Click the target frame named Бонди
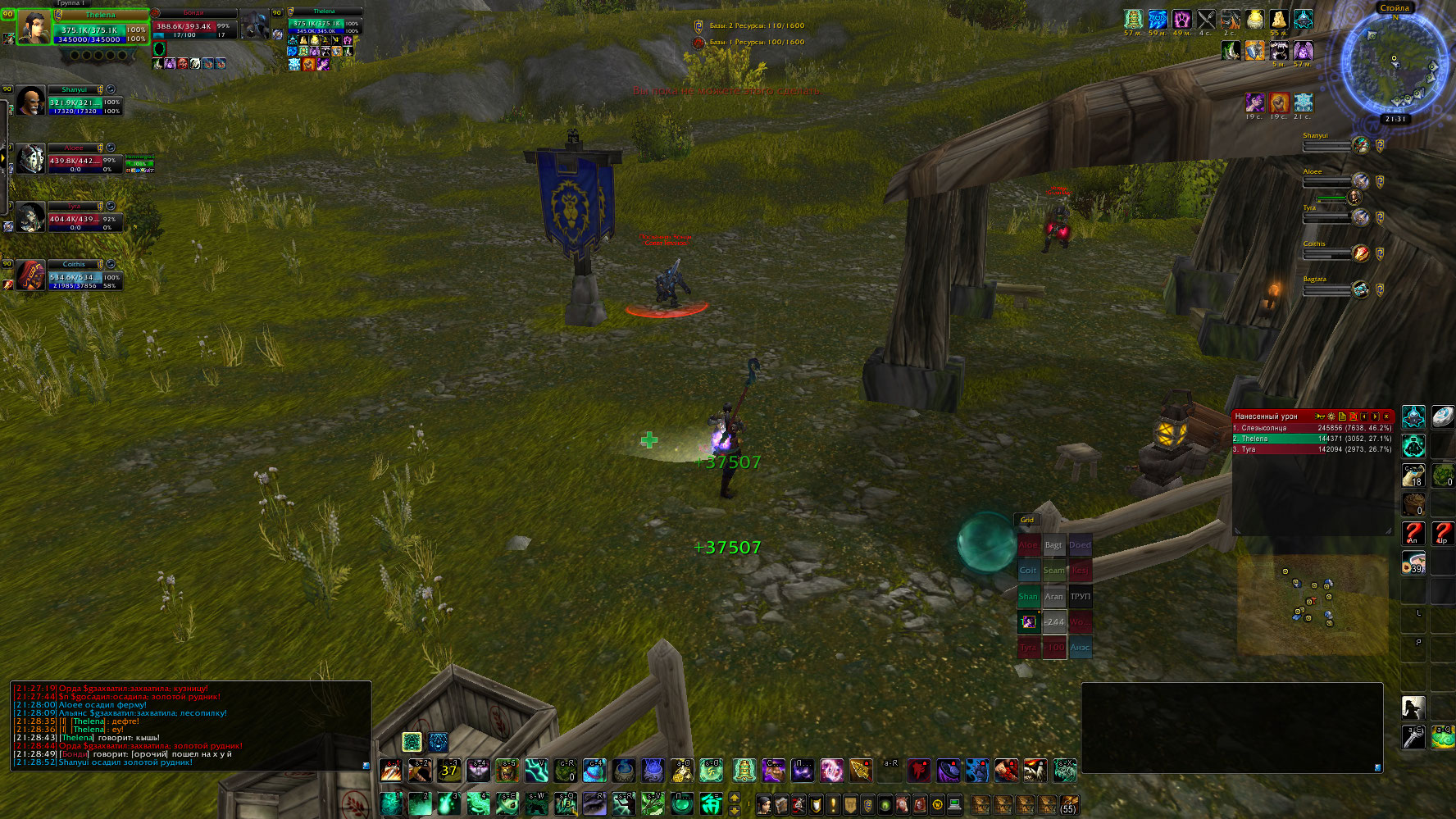 click(194, 25)
